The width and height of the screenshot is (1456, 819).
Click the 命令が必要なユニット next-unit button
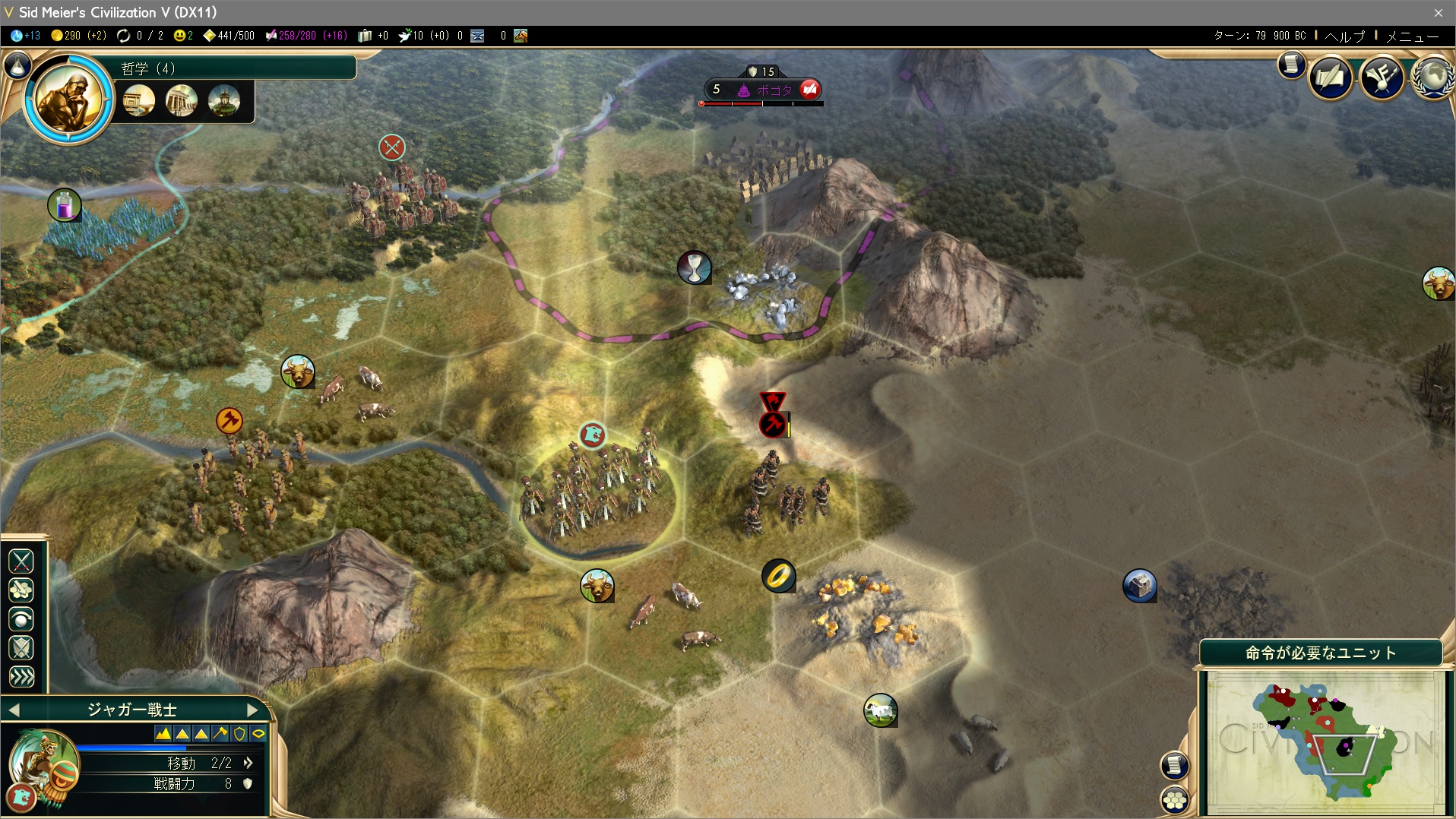click(x=1320, y=653)
